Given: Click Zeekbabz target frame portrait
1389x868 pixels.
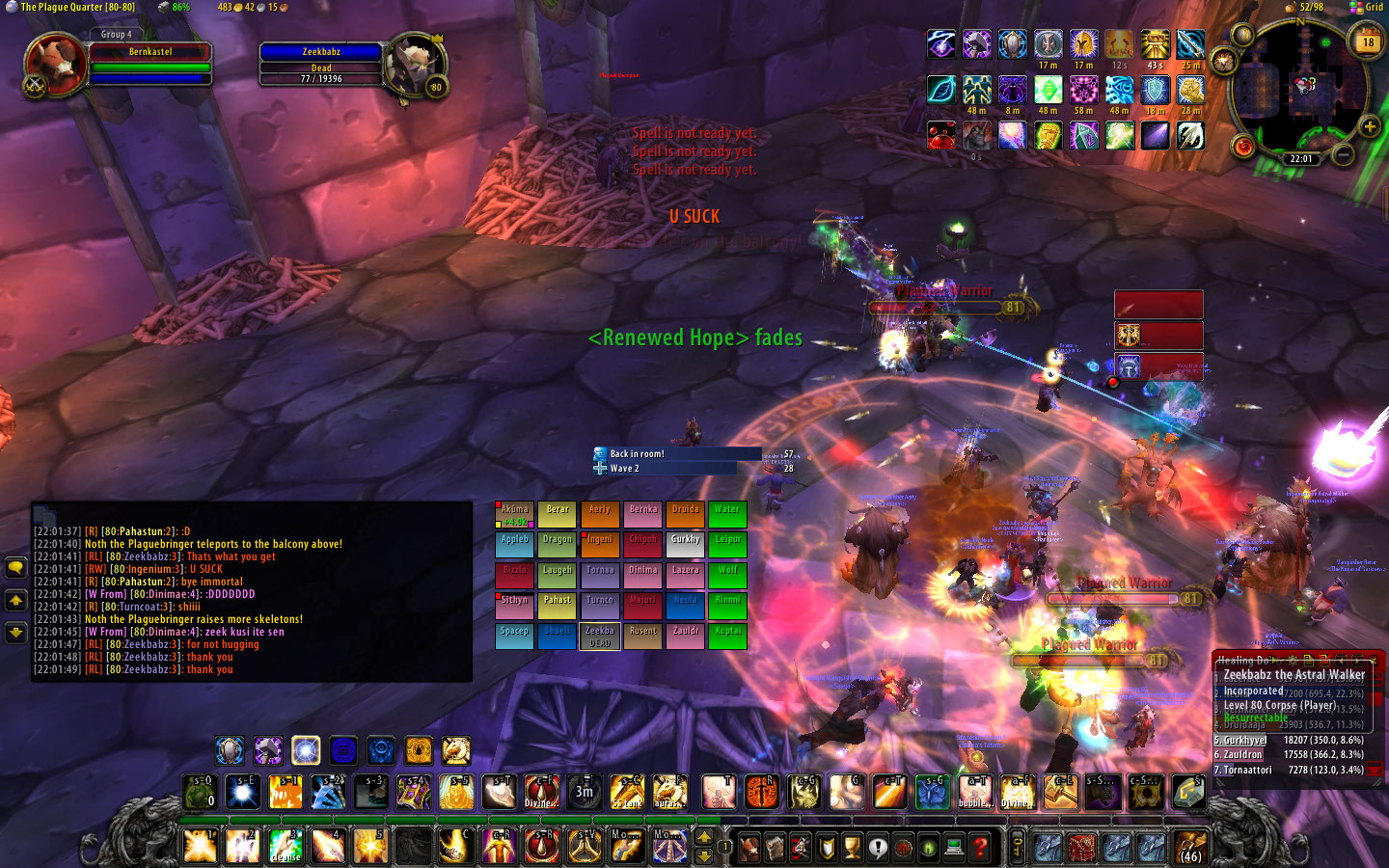Looking at the screenshot, I should (x=414, y=66).
